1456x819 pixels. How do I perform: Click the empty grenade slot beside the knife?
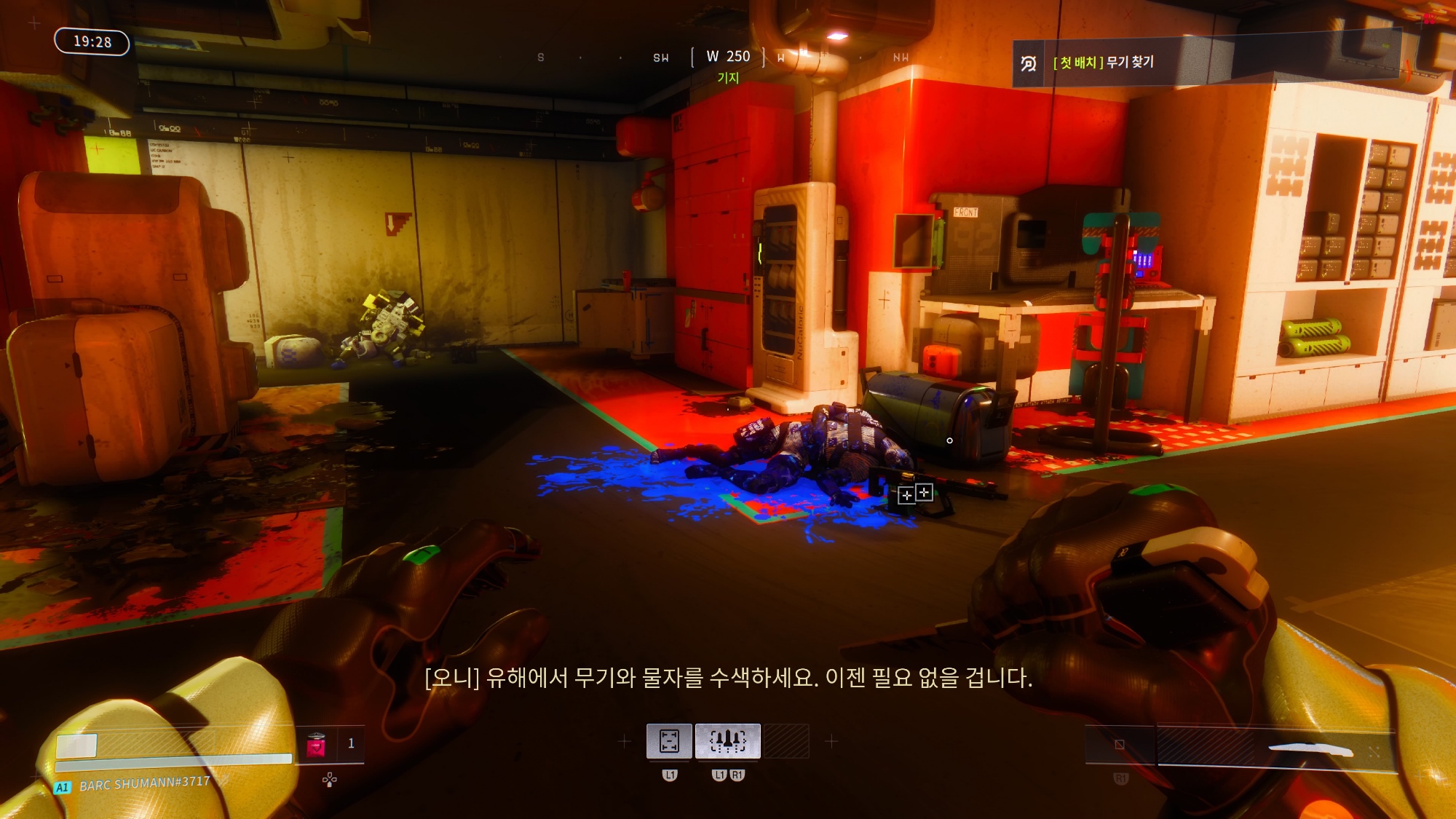coord(1120,745)
